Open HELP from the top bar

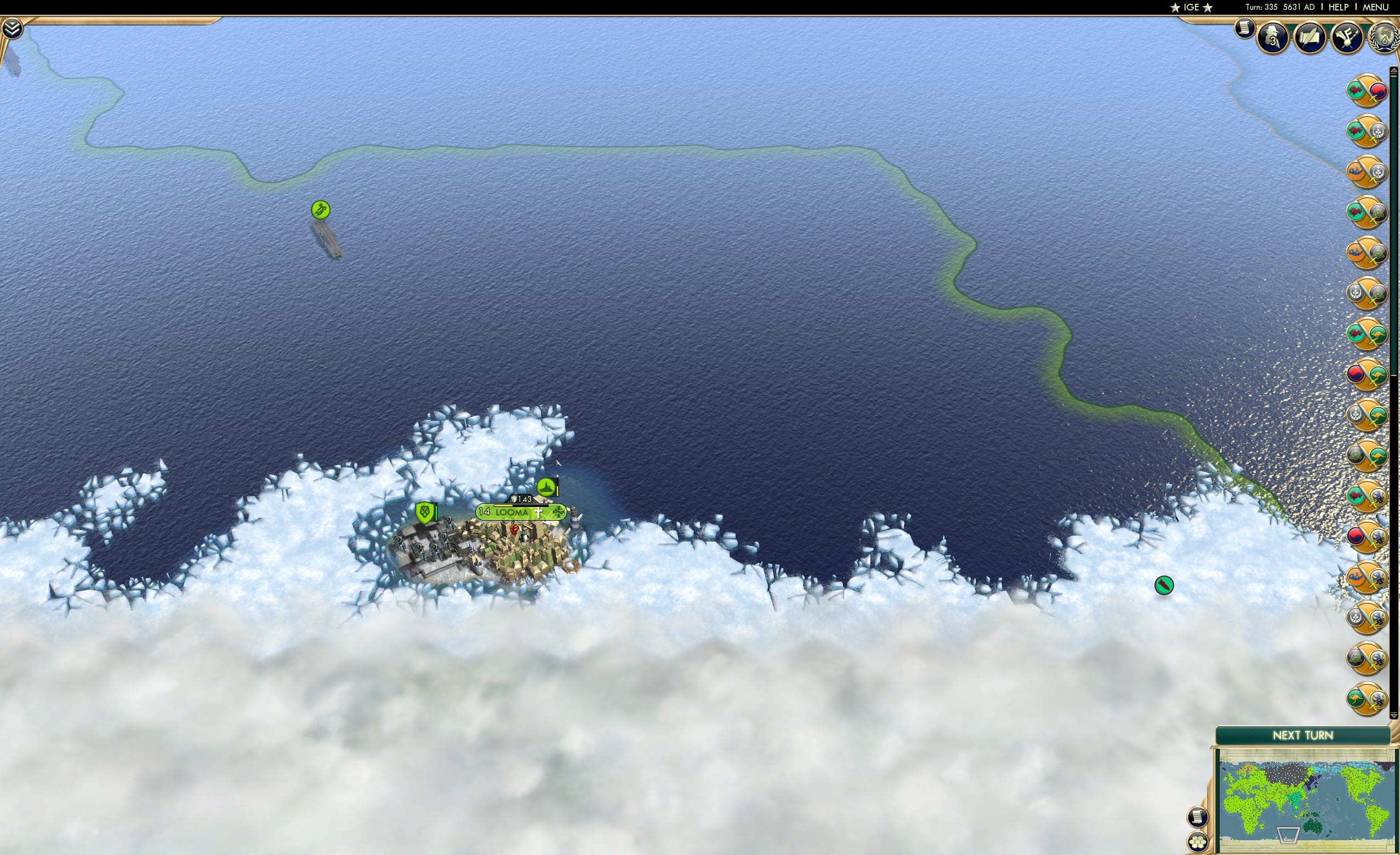[1339, 7]
